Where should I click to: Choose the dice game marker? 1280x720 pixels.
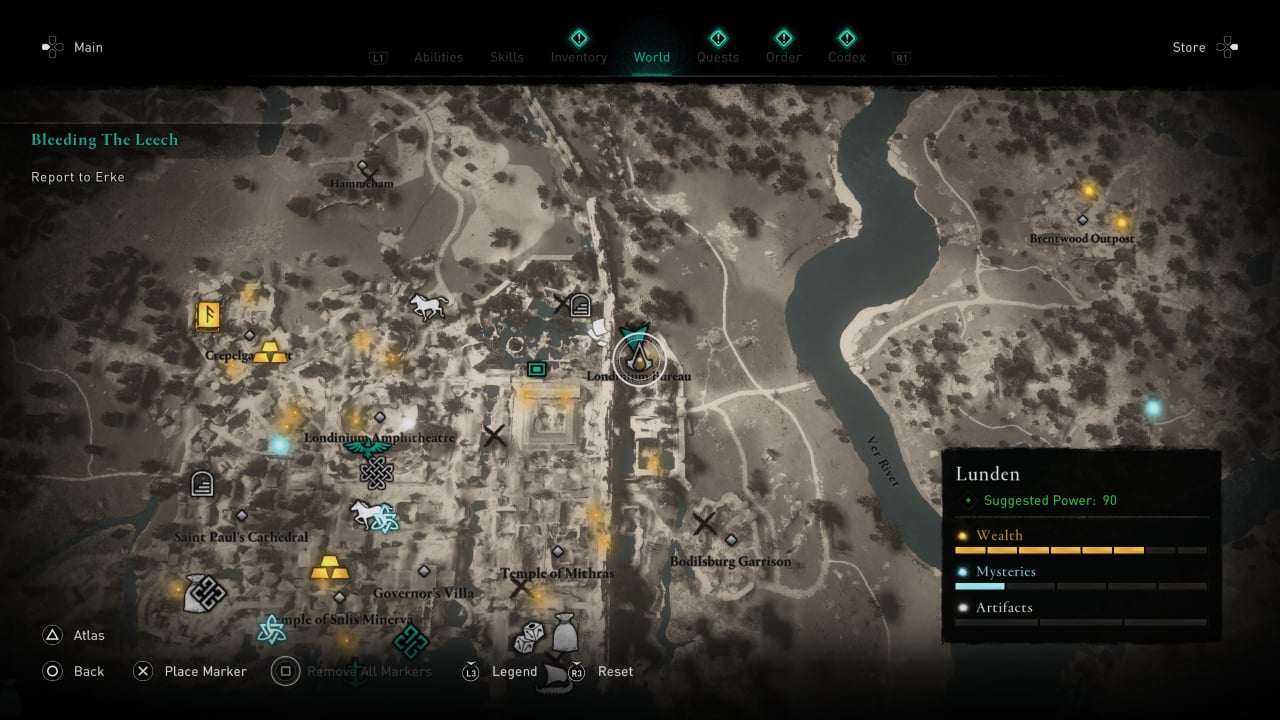pyautogui.click(x=529, y=637)
